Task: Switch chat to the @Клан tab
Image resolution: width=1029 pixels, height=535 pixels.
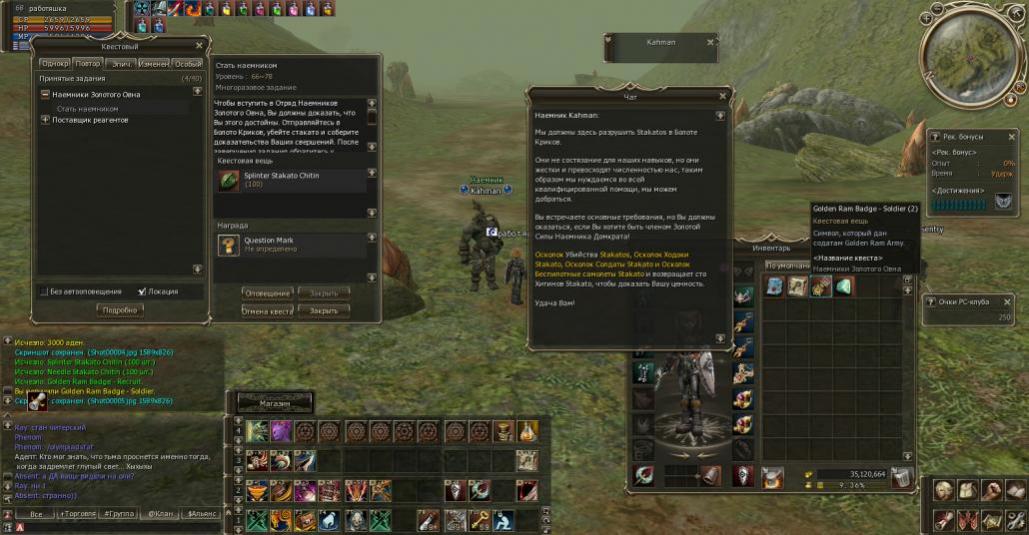Action: click(x=160, y=514)
